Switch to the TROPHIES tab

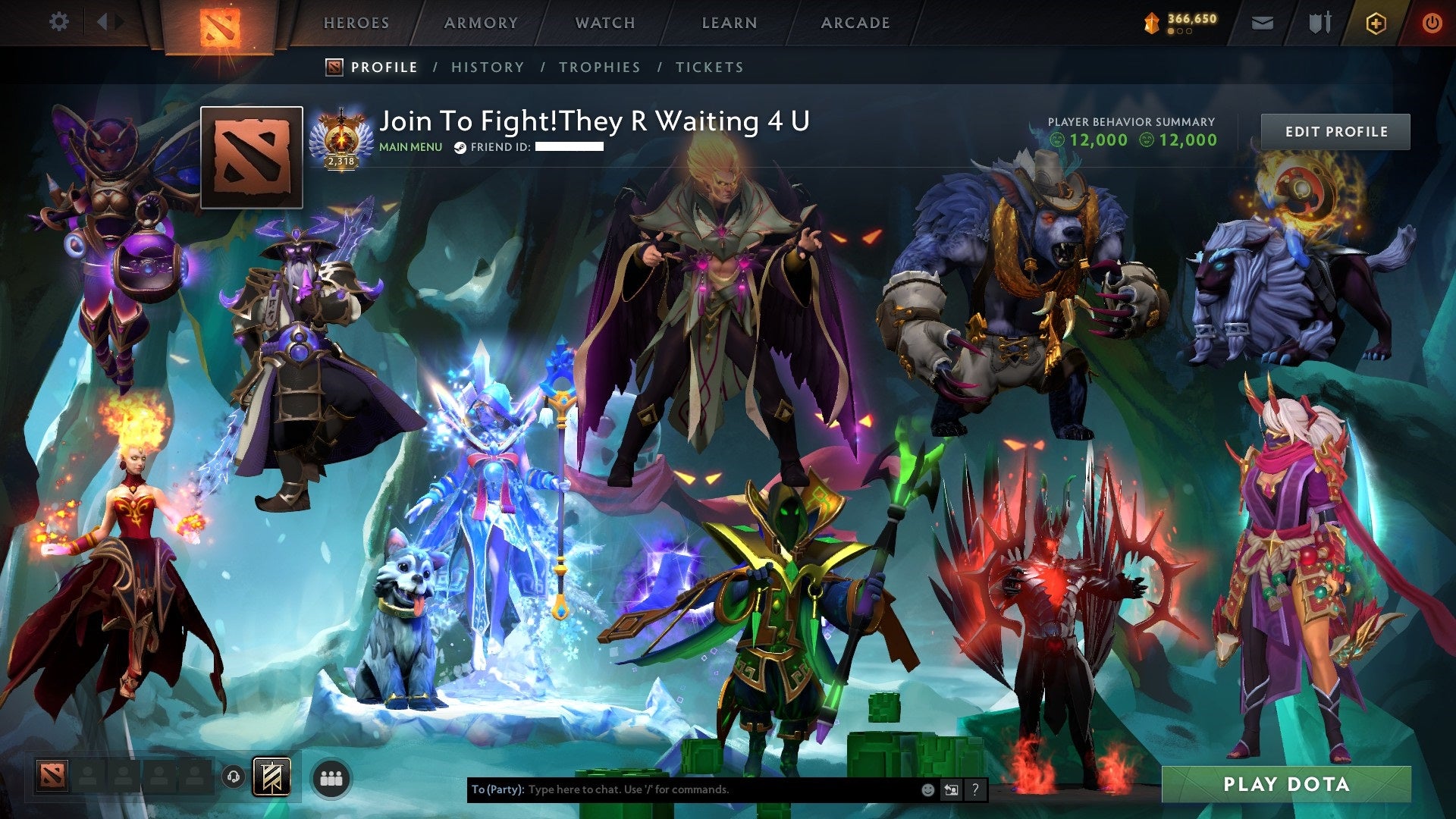tap(600, 67)
